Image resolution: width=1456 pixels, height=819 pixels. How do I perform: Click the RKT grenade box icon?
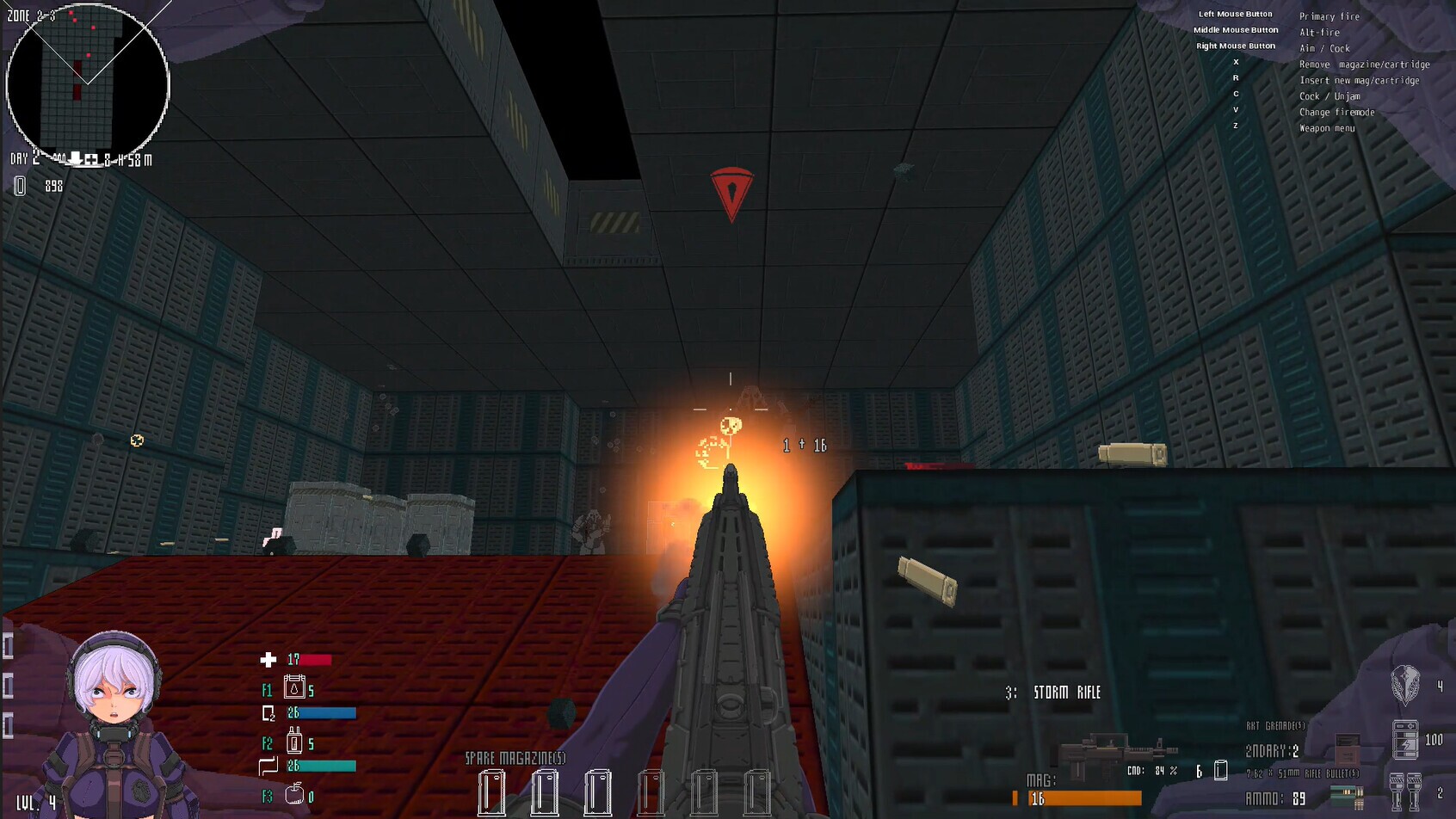coord(1347,748)
